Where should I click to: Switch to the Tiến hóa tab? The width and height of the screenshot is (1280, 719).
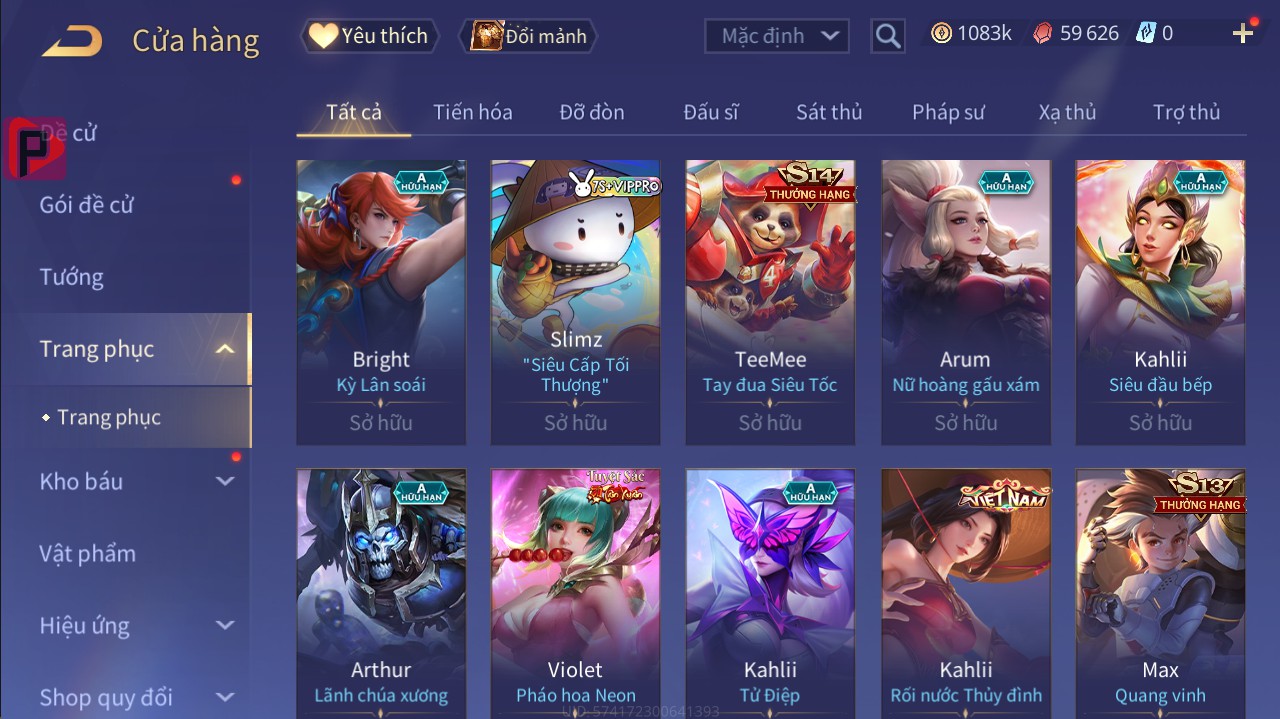pyautogui.click(x=472, y=112)
